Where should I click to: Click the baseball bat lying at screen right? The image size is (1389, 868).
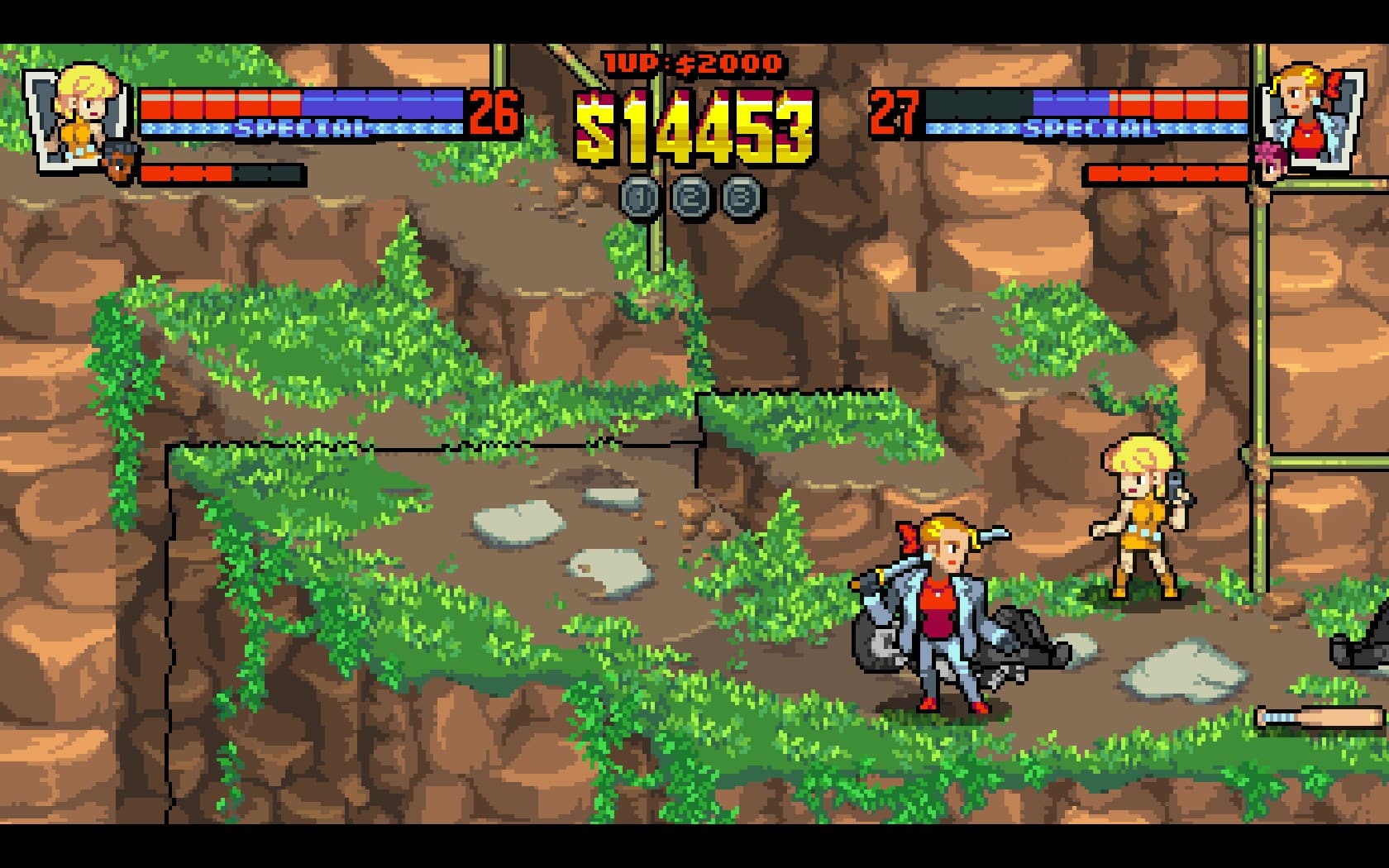click(1319, 715)
